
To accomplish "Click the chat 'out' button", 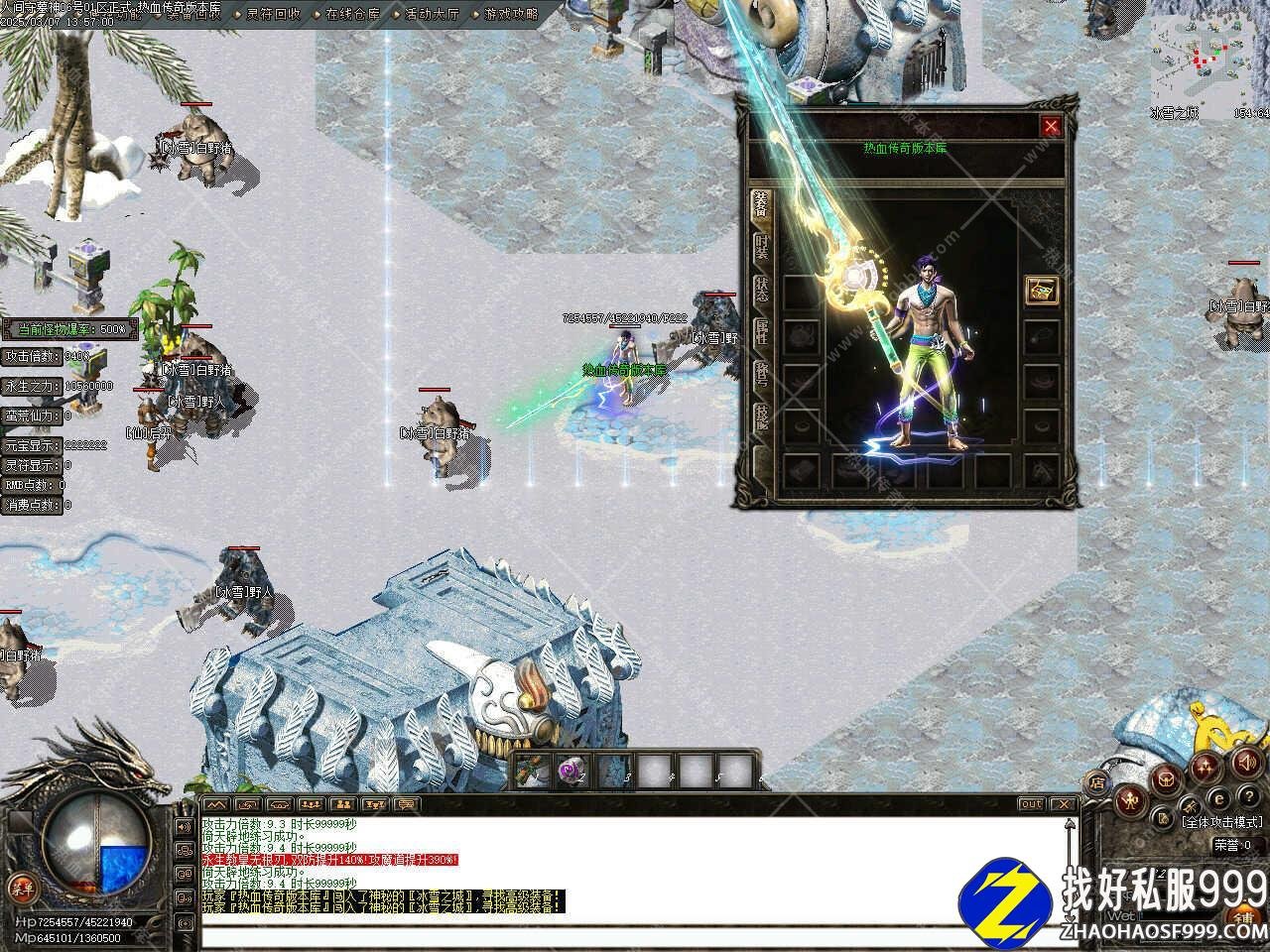I will (1031, 804).
